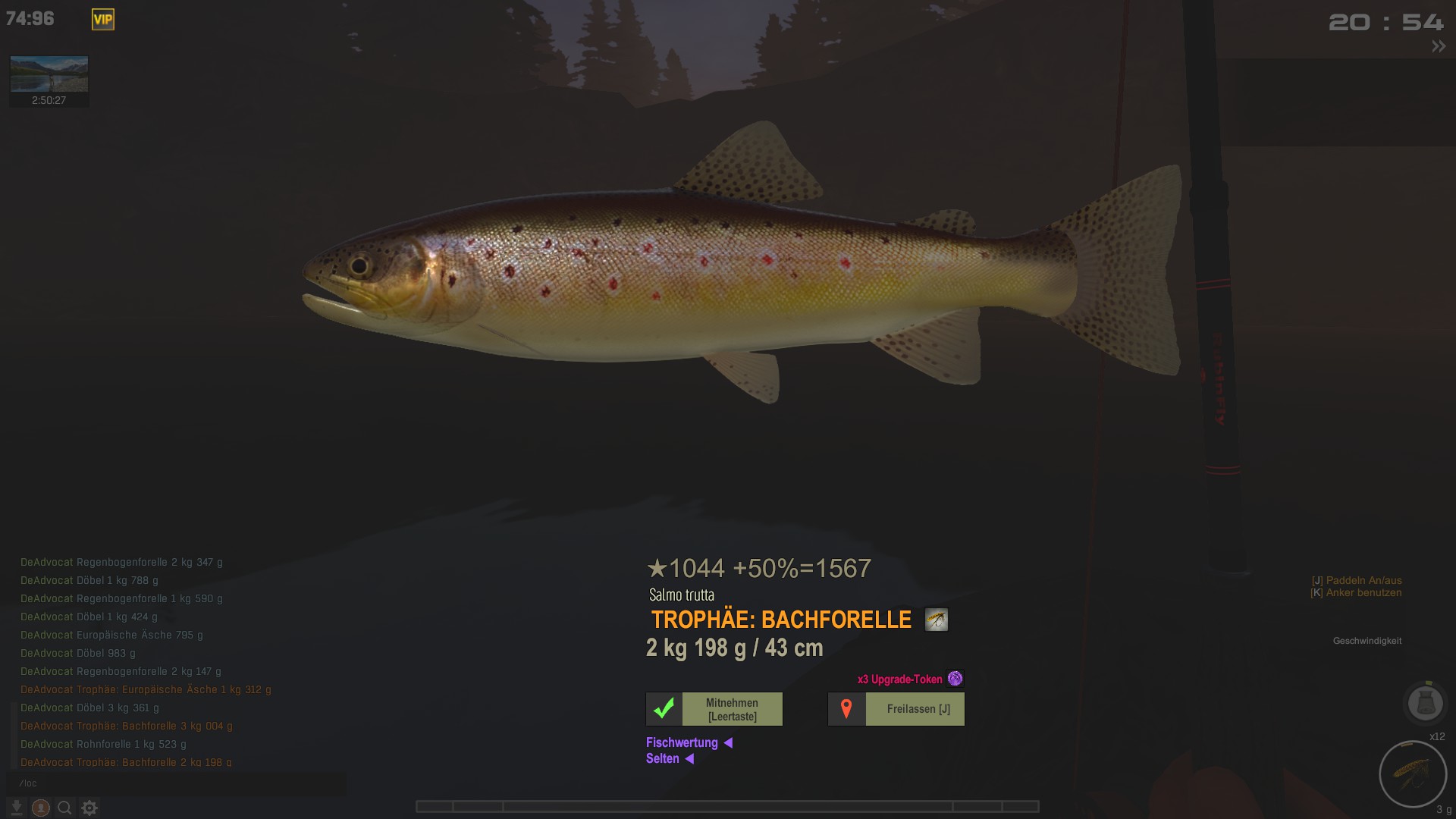The height and width of the screenshot is (819, 1456).
Task: Click the download arrow chat icon
Action: (16, 808)
